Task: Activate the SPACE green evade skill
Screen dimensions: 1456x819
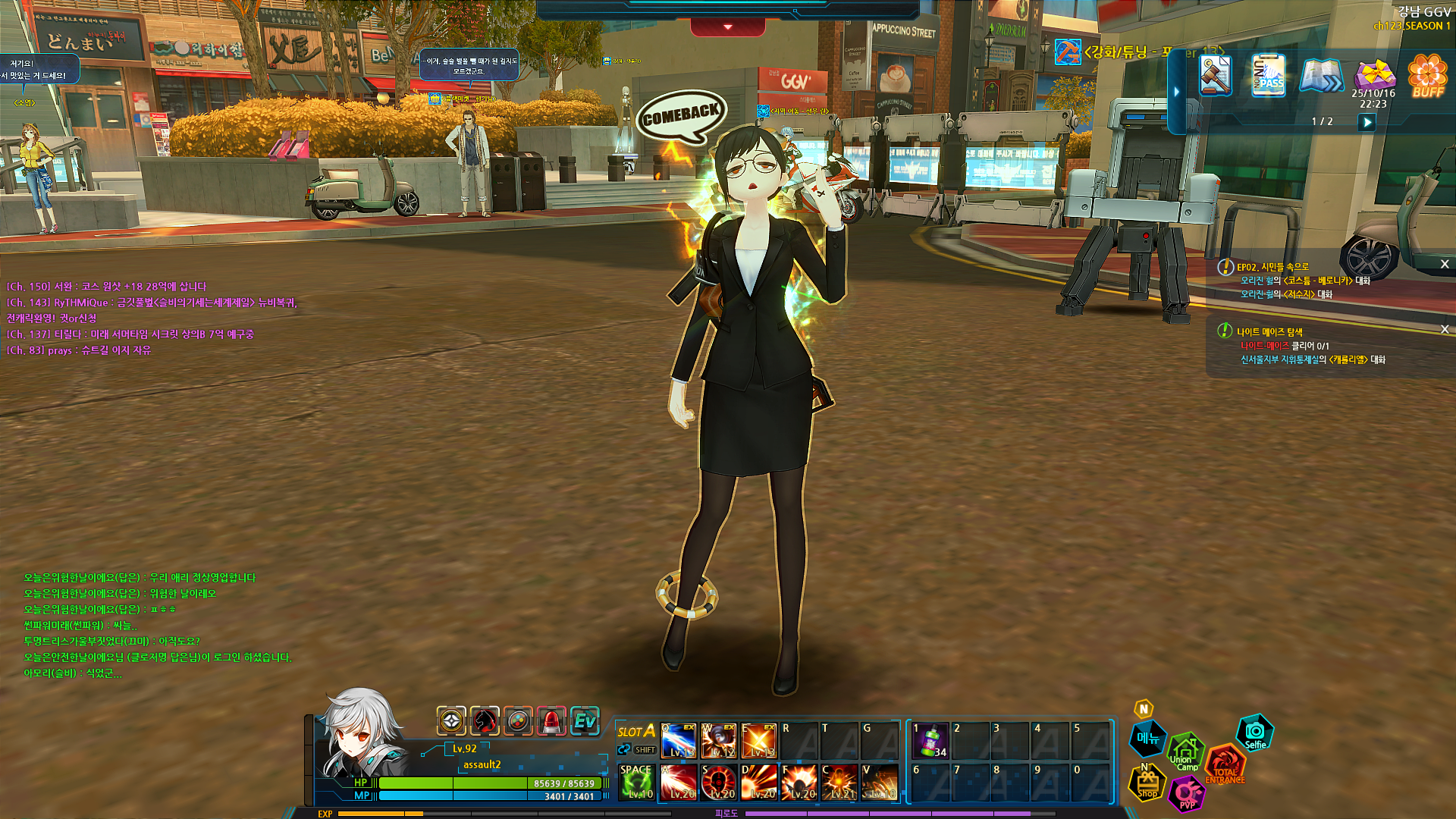Action: click(636, 782)
